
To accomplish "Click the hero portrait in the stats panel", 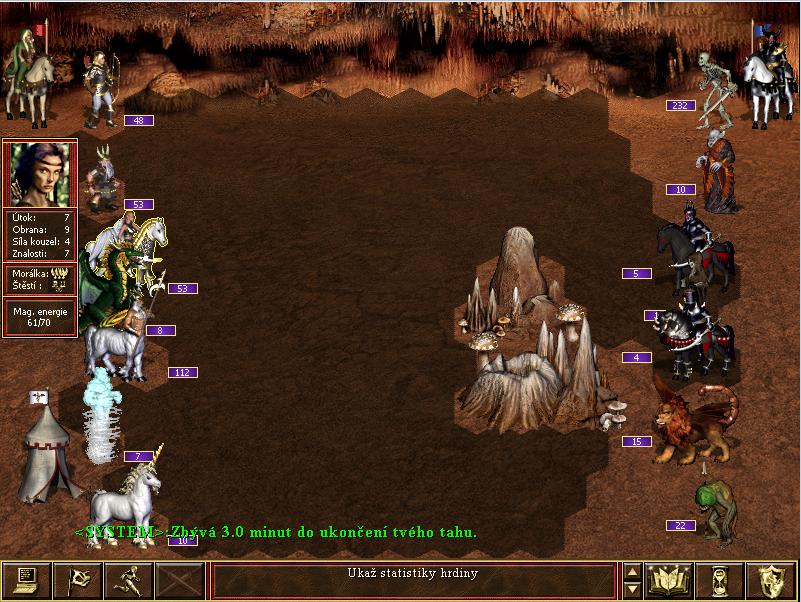I will click(x=40, y=174).
